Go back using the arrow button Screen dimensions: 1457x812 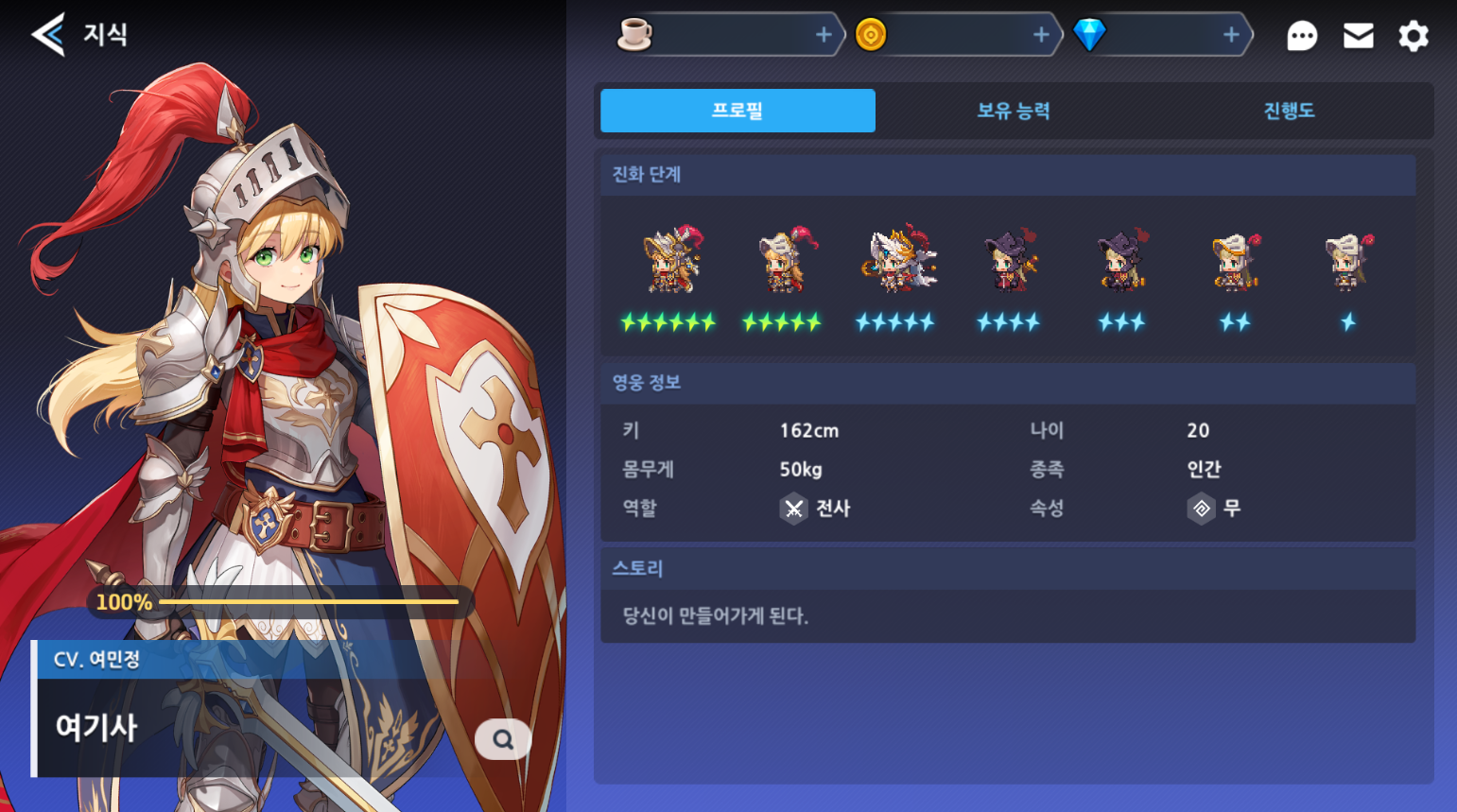coord(48,35)
